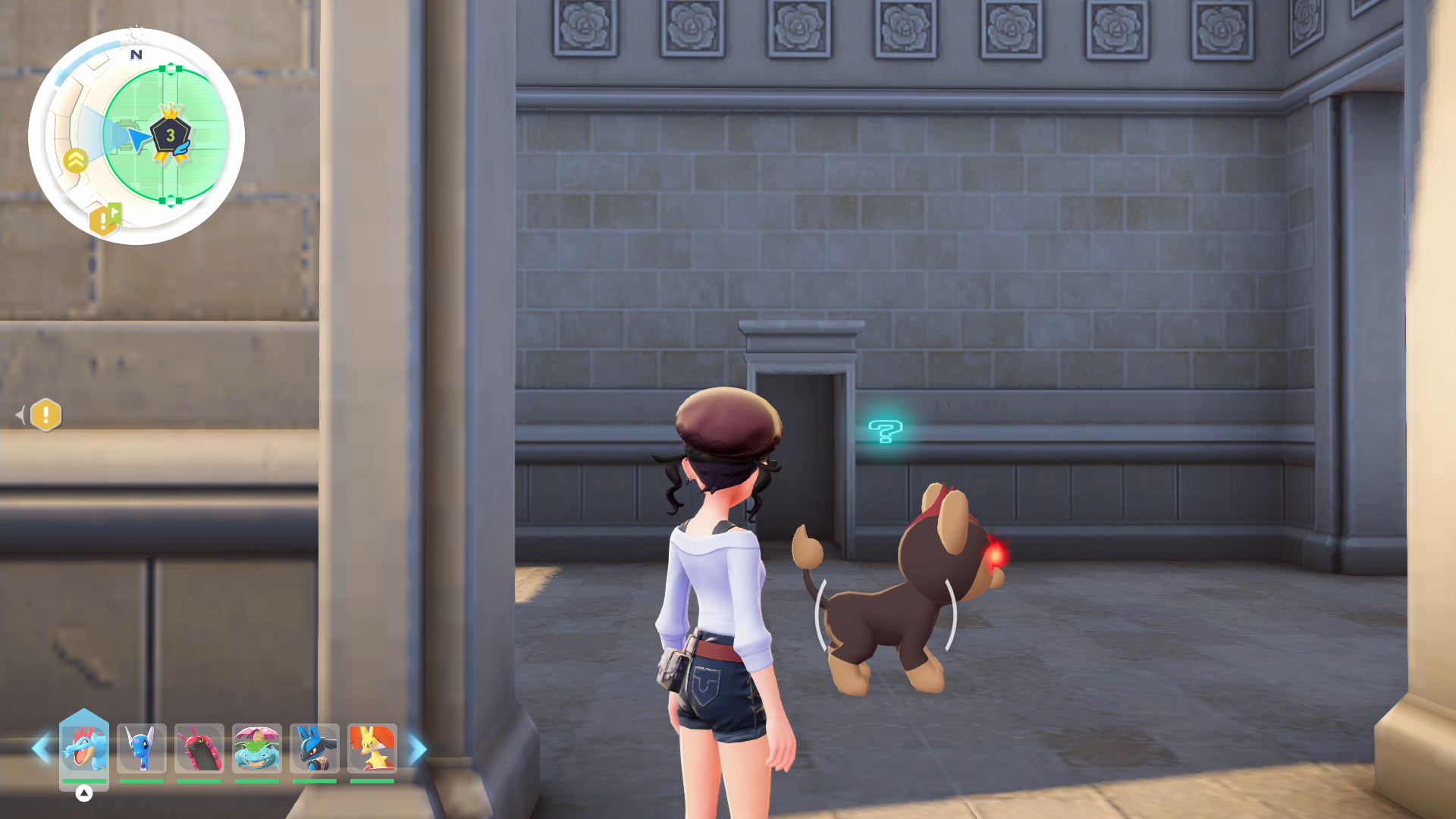Choose Dragonair from the party lineup
This screenshot has width=1456, height=819.
point(142,748)
